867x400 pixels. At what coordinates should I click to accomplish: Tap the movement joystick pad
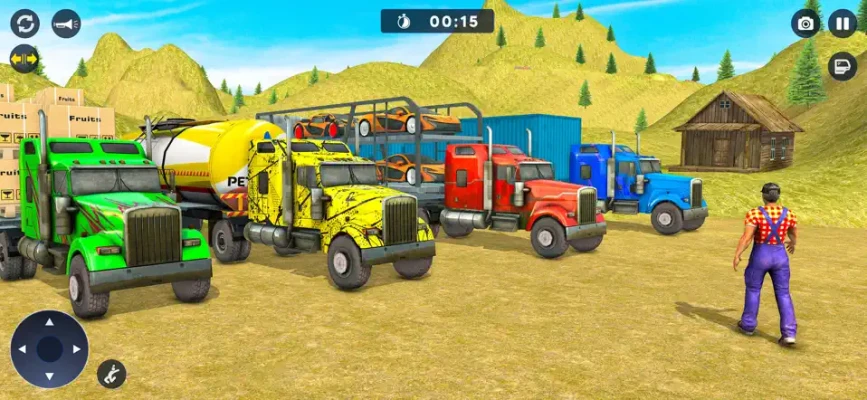click(x=49, y=349)
